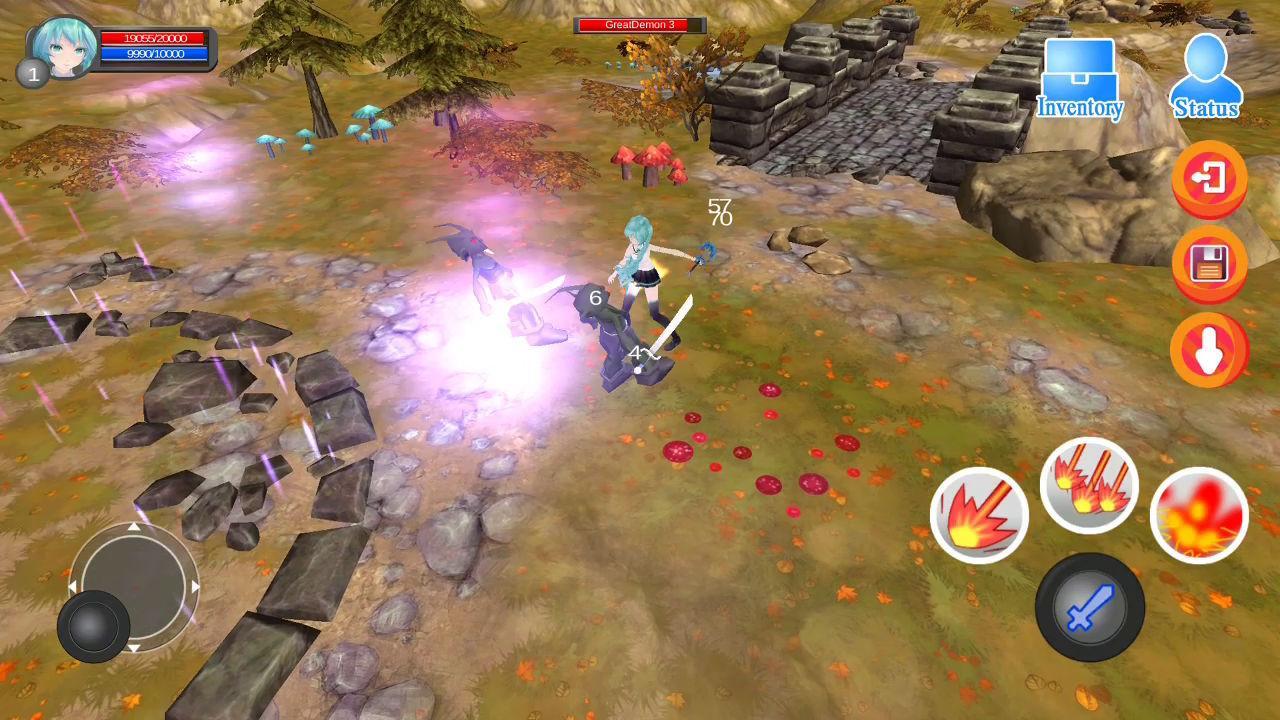1280x720 pixels.
Task: Cast the triple meteor skill
Action: [x=1089, y=484]
